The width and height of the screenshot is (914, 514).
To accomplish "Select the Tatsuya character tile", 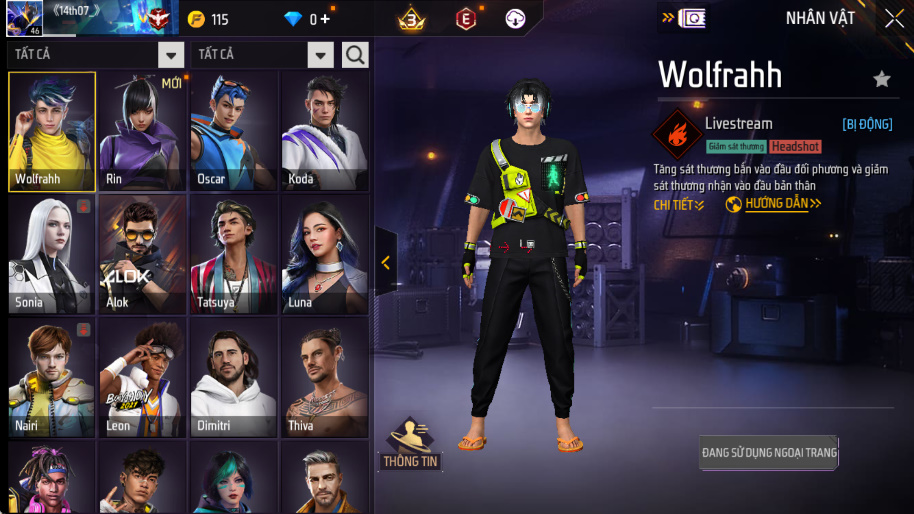I will coord(234,254).
